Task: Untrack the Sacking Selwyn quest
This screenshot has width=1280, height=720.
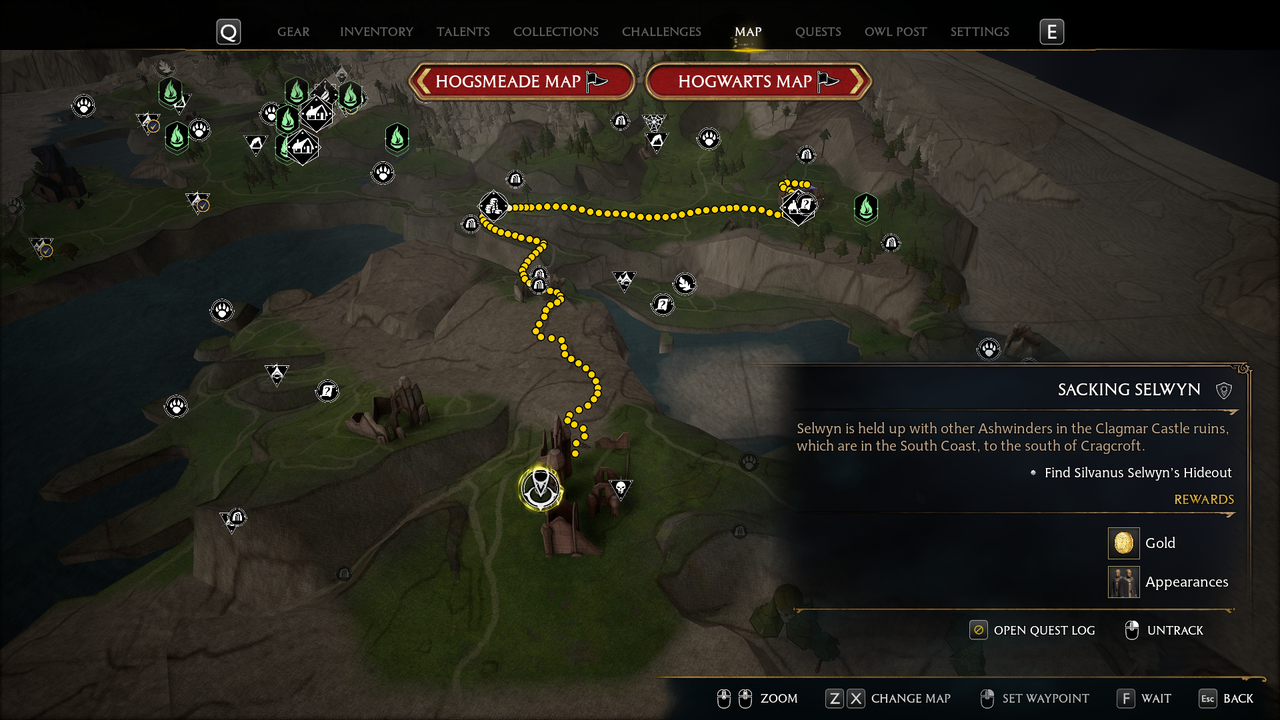Action: tap(1163, 630)
